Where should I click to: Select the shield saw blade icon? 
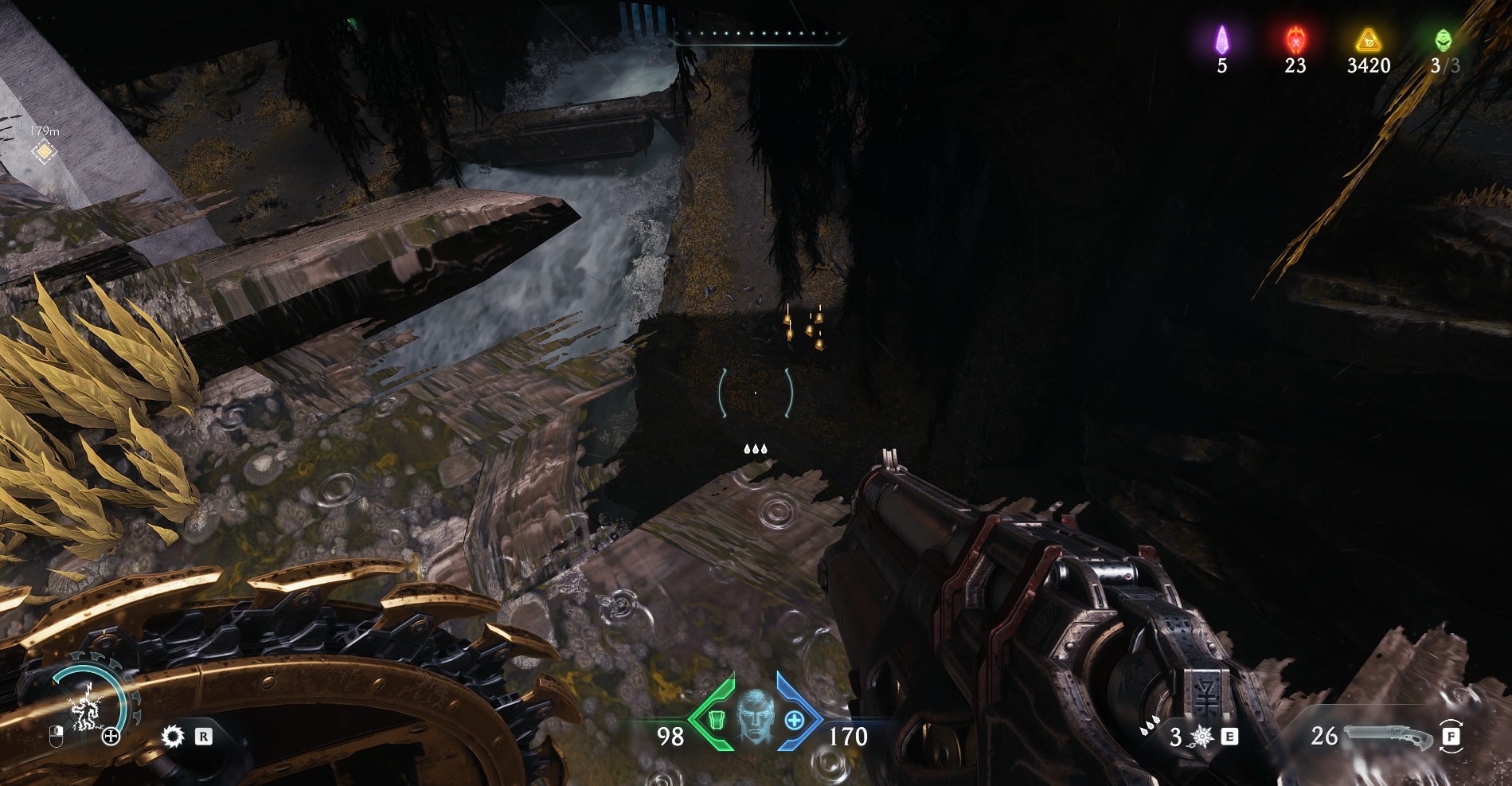coord(171,736)
